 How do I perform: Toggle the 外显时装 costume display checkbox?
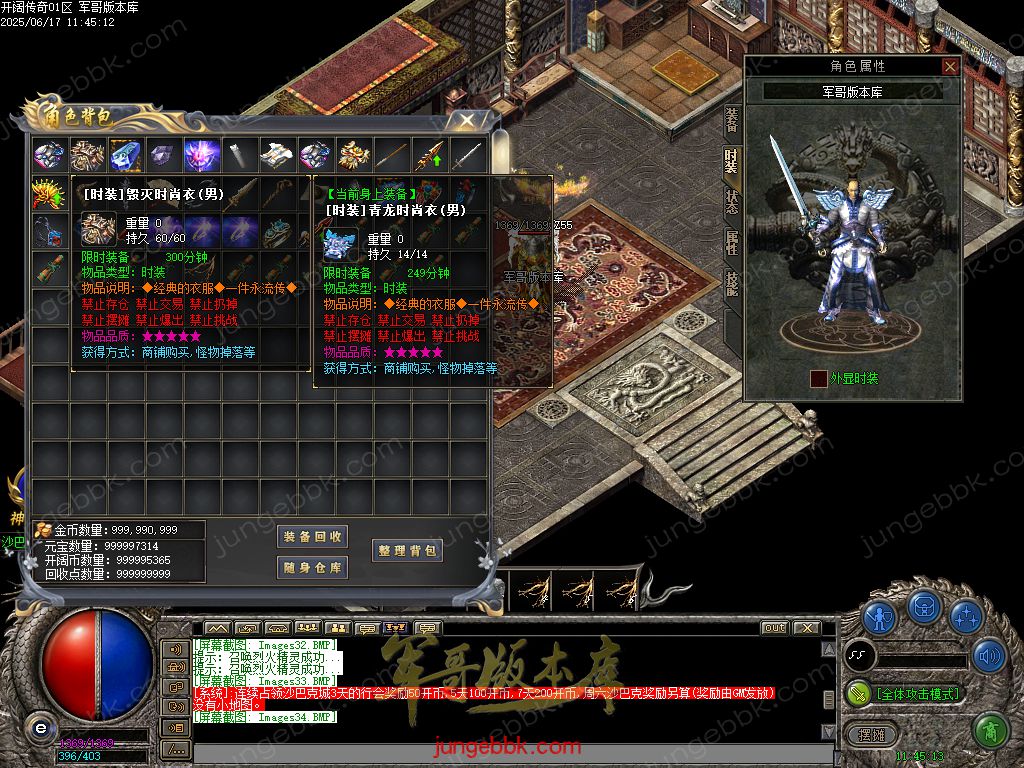[x=819, y=378]
